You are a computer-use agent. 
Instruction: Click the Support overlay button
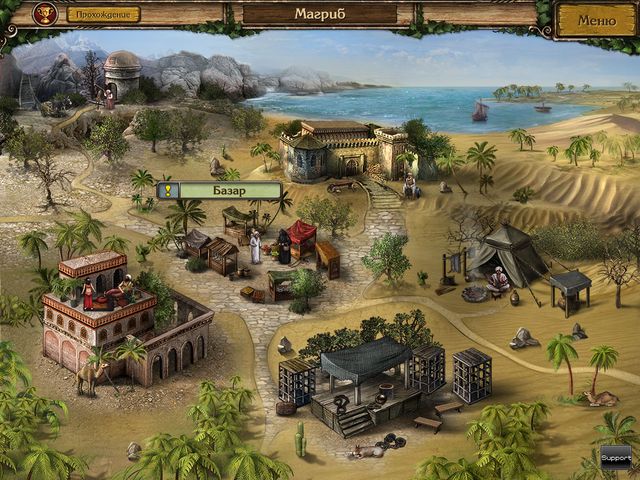point(615,456)
